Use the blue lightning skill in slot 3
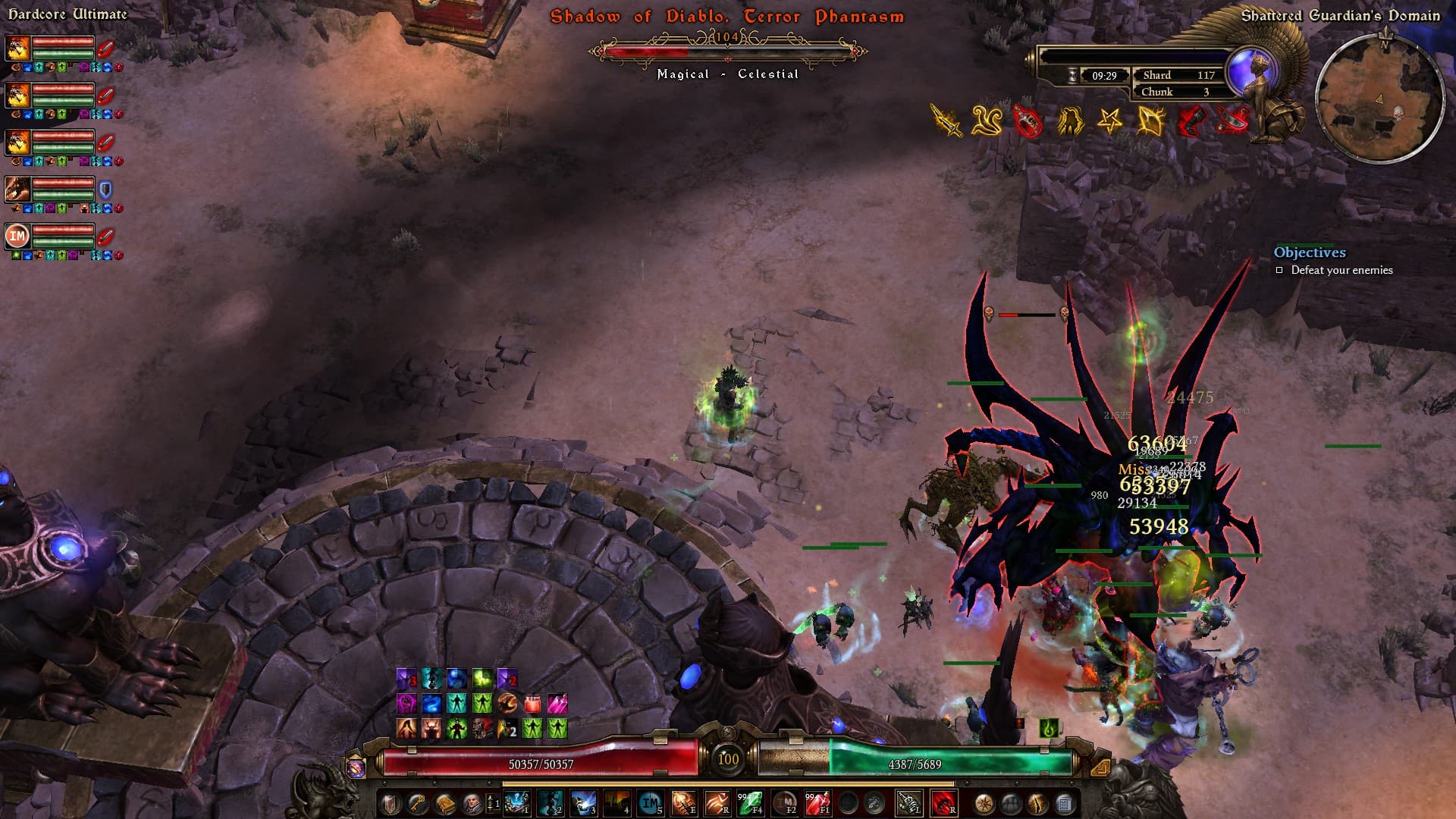This screenshot has height=819, width=1456. coord(582,803)
